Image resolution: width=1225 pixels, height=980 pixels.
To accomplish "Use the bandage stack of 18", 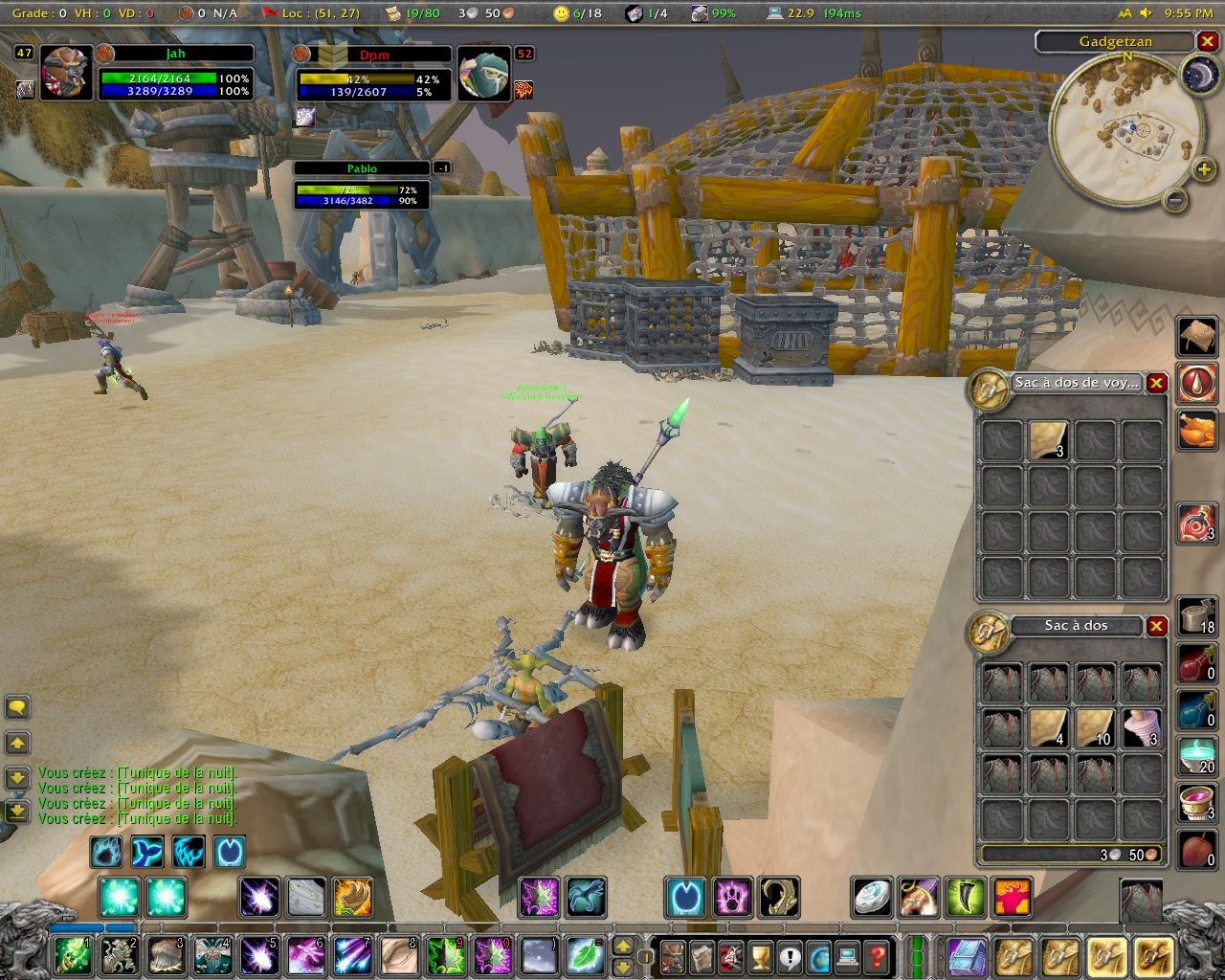I will click(1196, 615).
